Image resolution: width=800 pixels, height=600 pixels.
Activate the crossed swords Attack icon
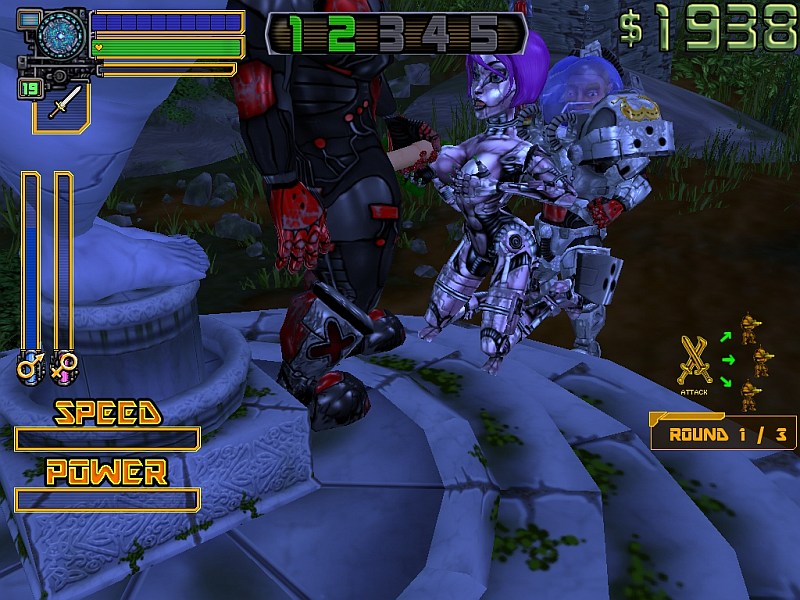click(694, 360)
